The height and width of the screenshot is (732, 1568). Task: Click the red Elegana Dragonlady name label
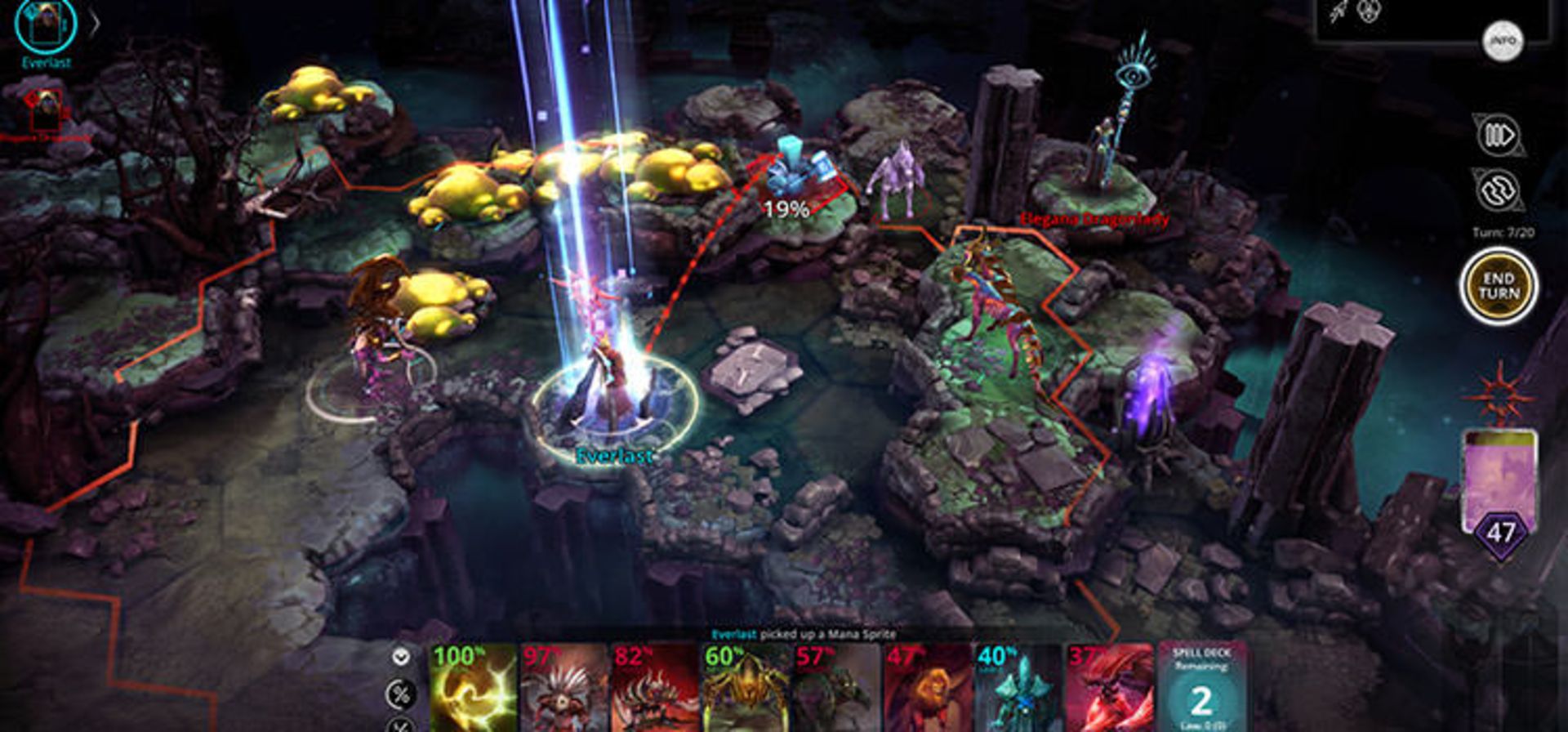click(x=1094, y=219)
